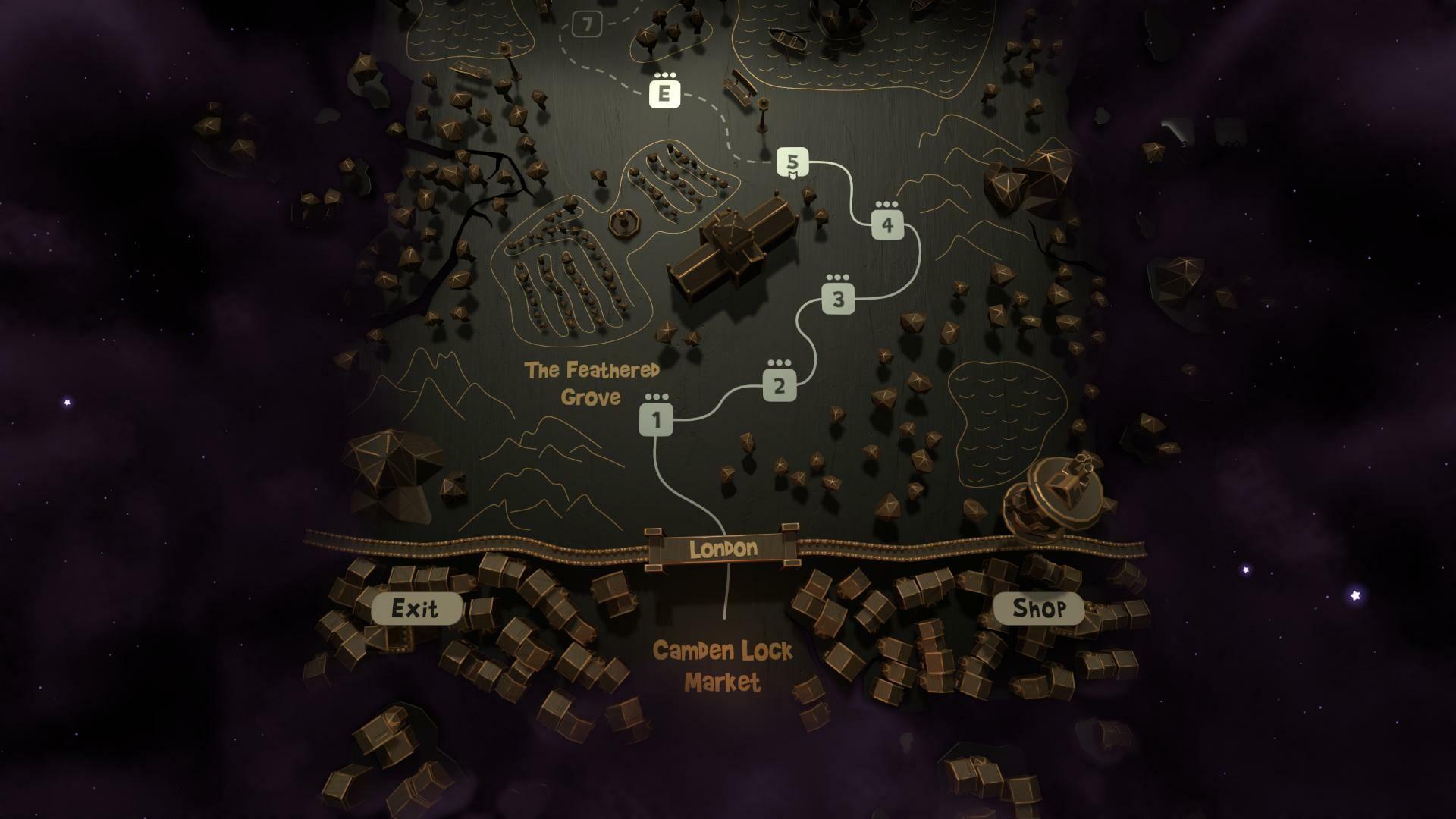This screenshot has width=1456, height=819.
Task: Exit the level map
Action: 416,608
